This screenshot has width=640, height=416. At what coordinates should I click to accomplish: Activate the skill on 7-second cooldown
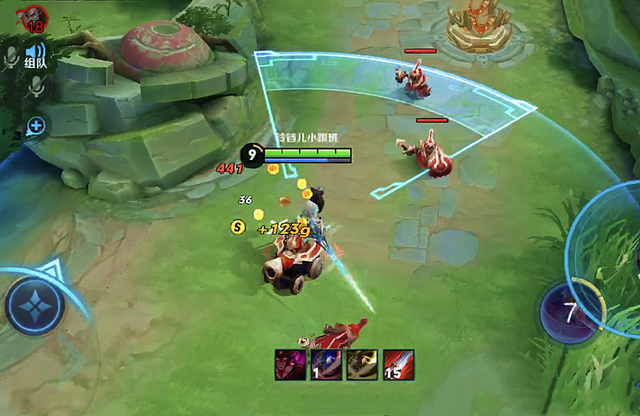(x=569, y=313)
